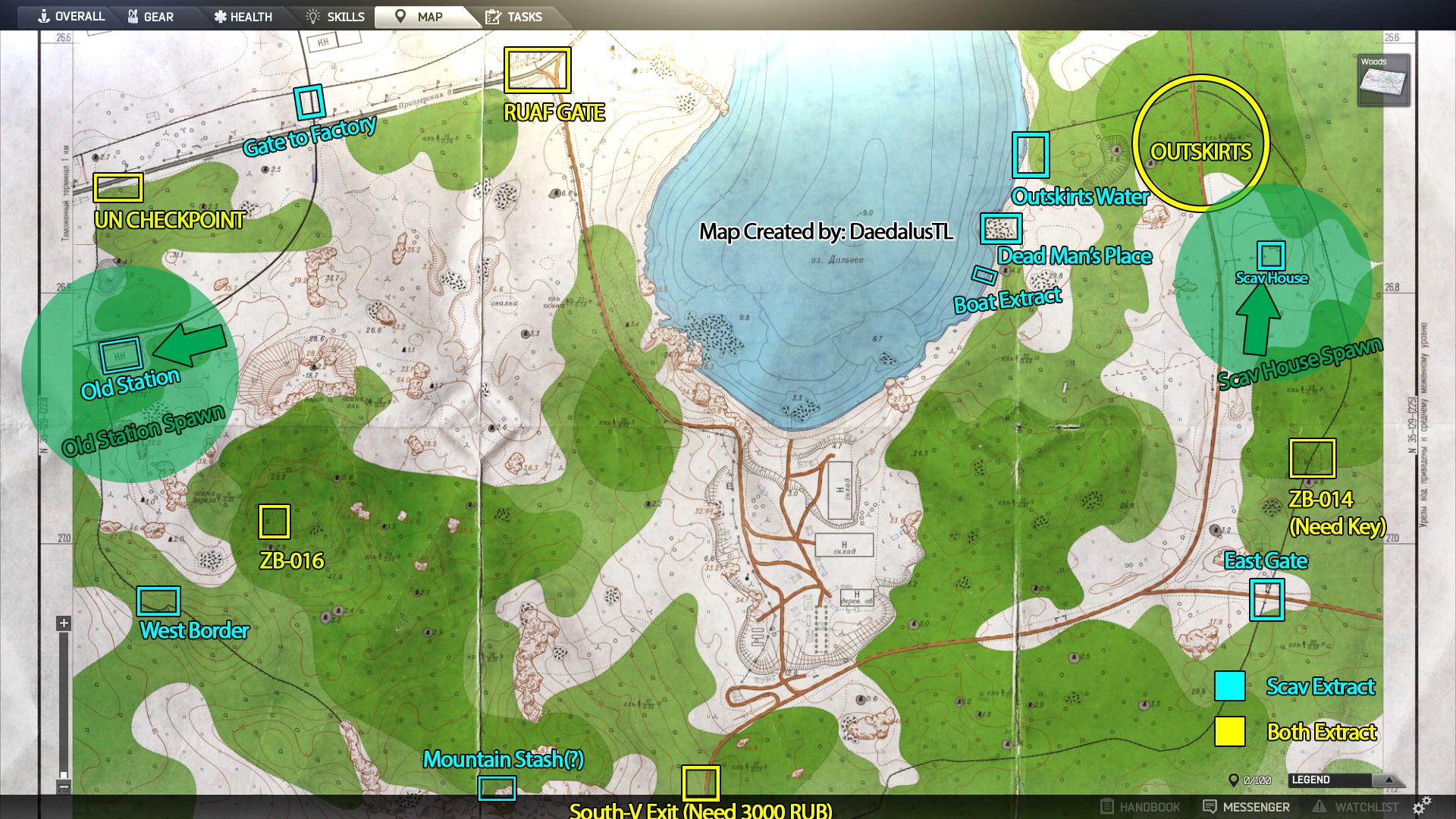Click the Watchlist warning triangle icon
The width and height of the screenshot is (1456, 819).
[x=1321, y=806]
